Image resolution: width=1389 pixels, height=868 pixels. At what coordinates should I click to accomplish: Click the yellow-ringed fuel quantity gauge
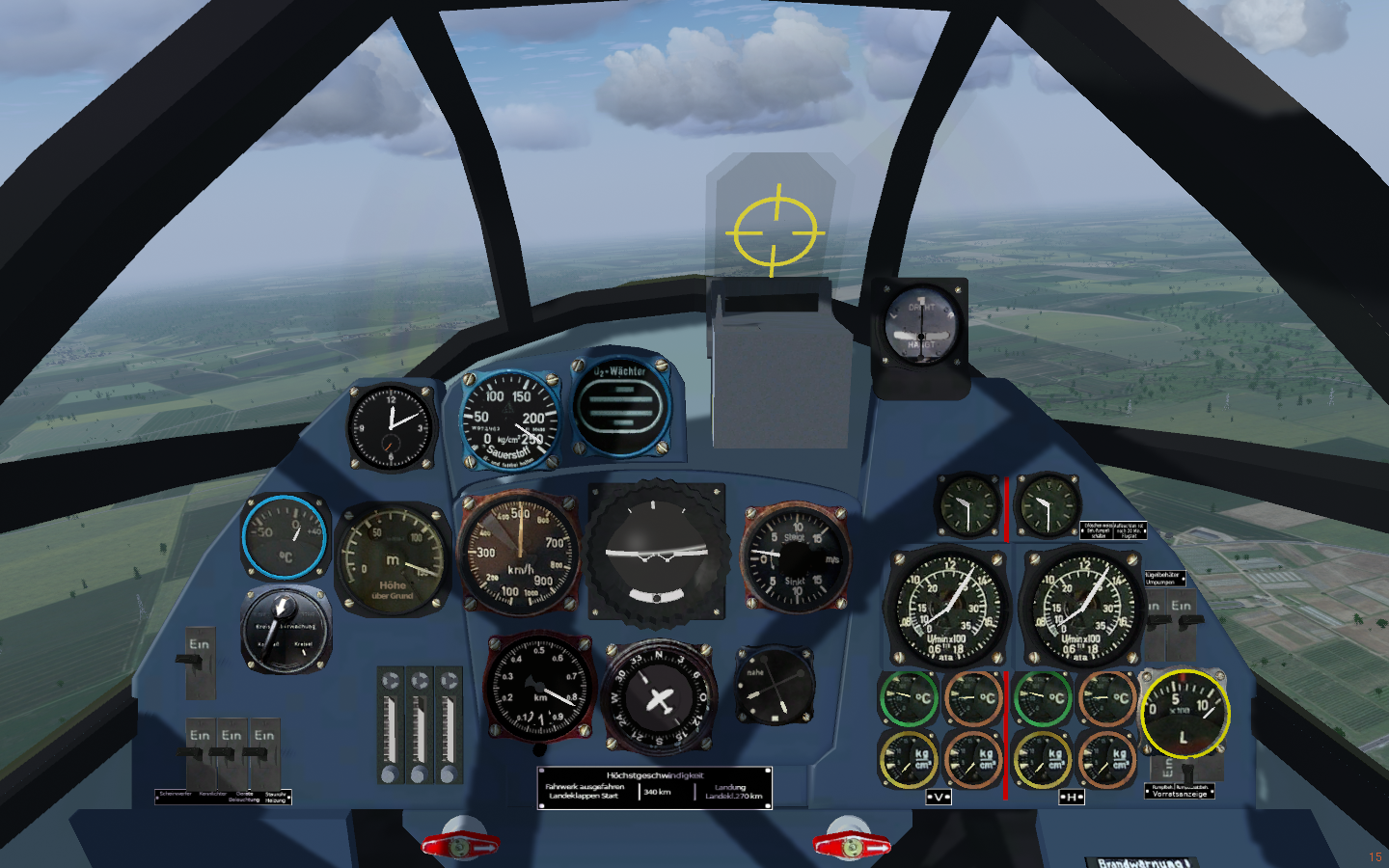click(x=1185, y=715)
